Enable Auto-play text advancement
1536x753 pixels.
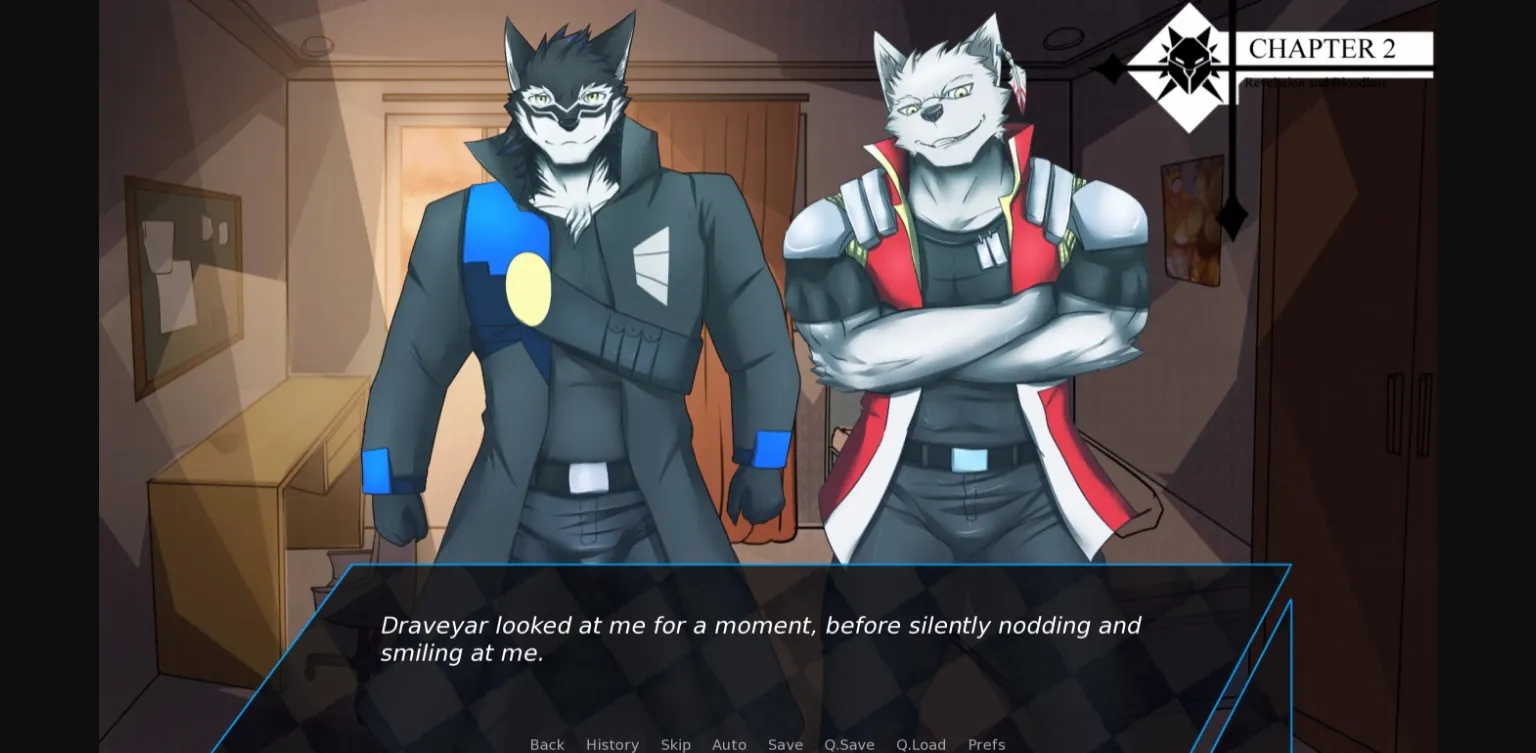(729, 745)
